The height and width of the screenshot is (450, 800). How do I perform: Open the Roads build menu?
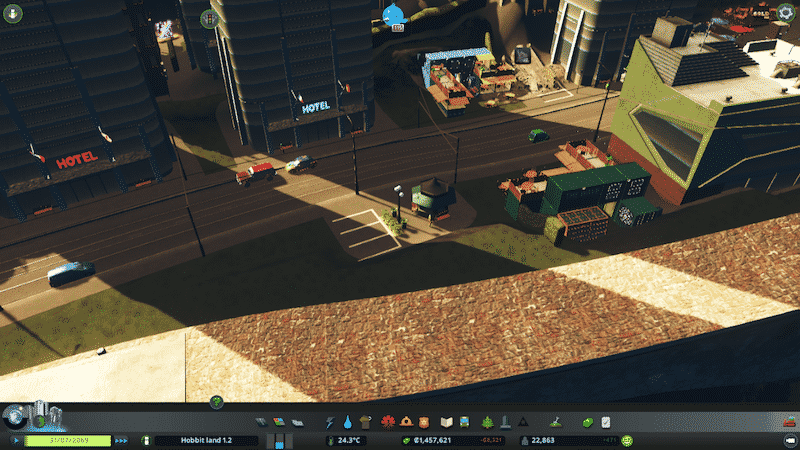(262, 423)
